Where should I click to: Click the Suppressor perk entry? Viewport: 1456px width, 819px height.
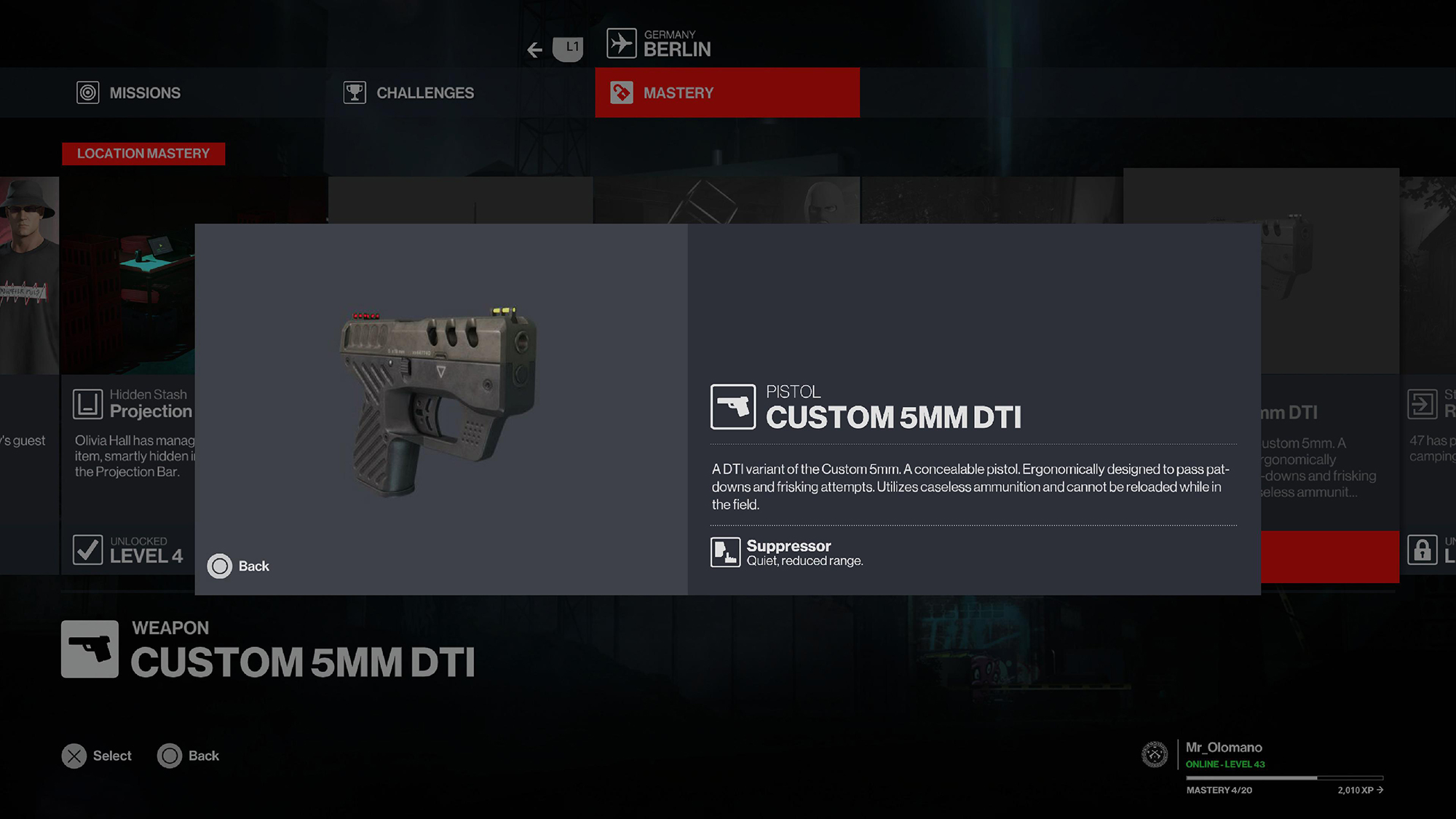click(788, 553)
